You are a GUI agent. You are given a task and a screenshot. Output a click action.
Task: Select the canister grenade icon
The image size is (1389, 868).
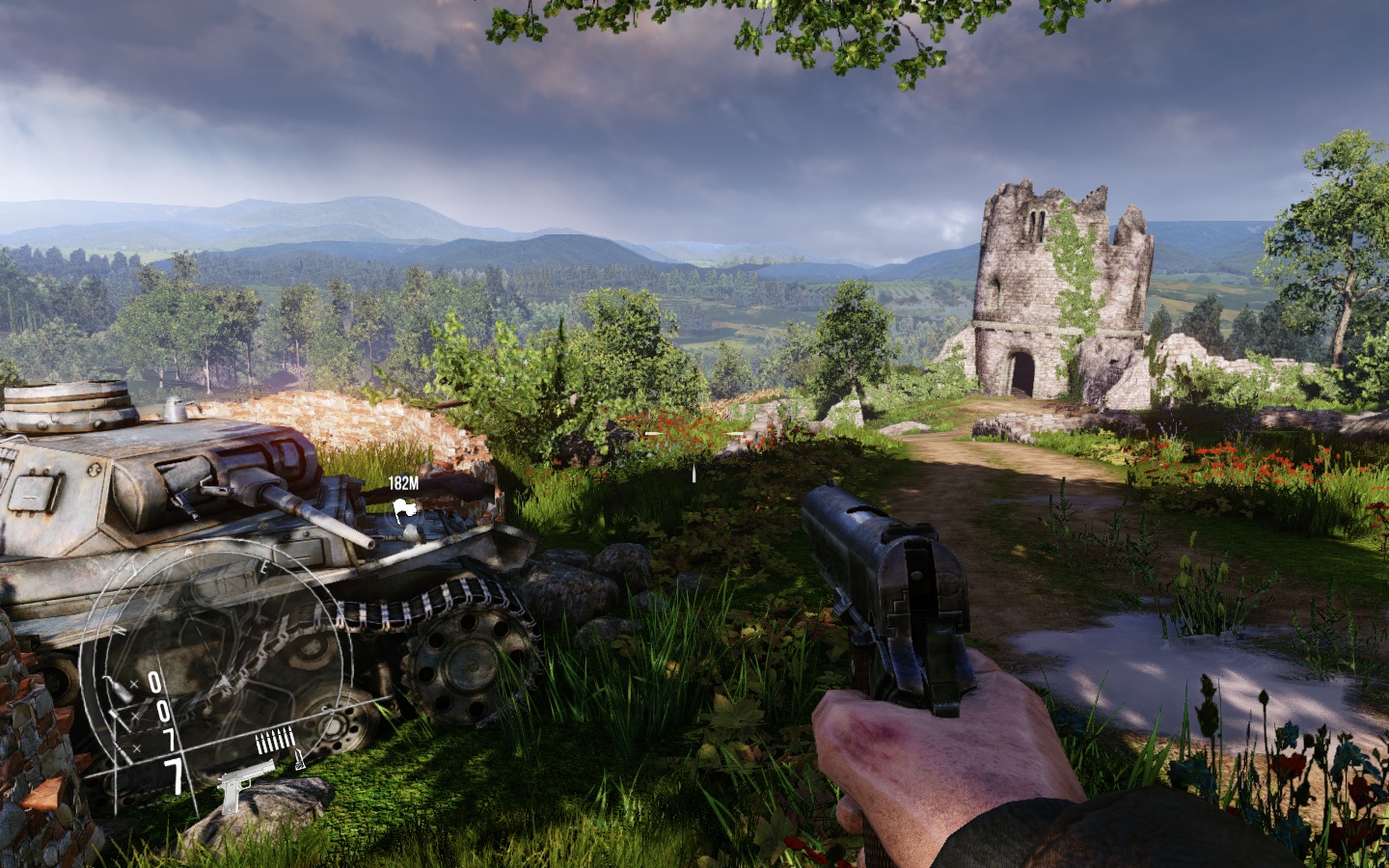pos(119,692)
